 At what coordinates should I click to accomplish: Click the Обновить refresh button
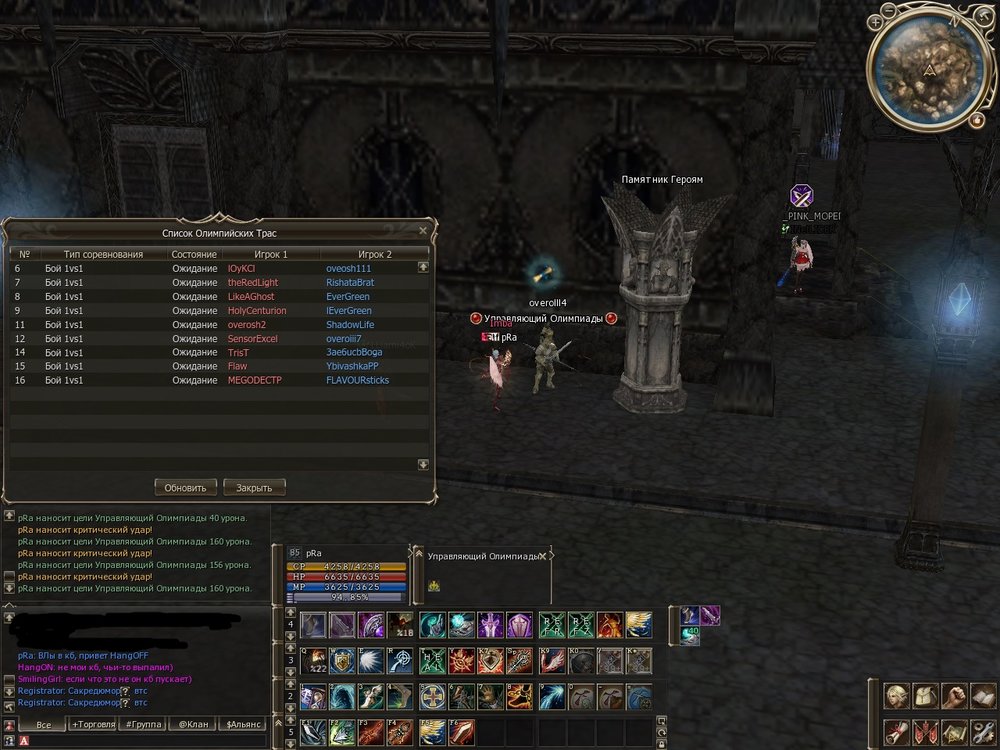(x=186, y=488)
